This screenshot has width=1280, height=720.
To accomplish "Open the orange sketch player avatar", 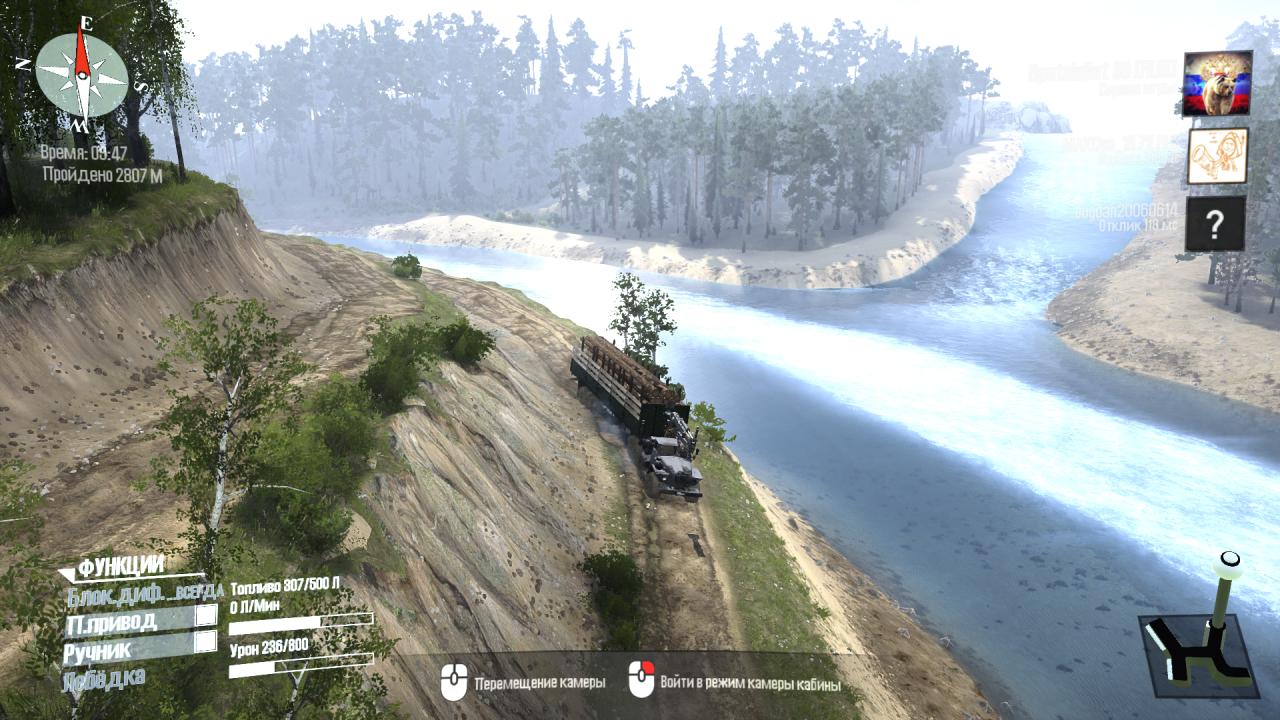I will pos(1217,155).
